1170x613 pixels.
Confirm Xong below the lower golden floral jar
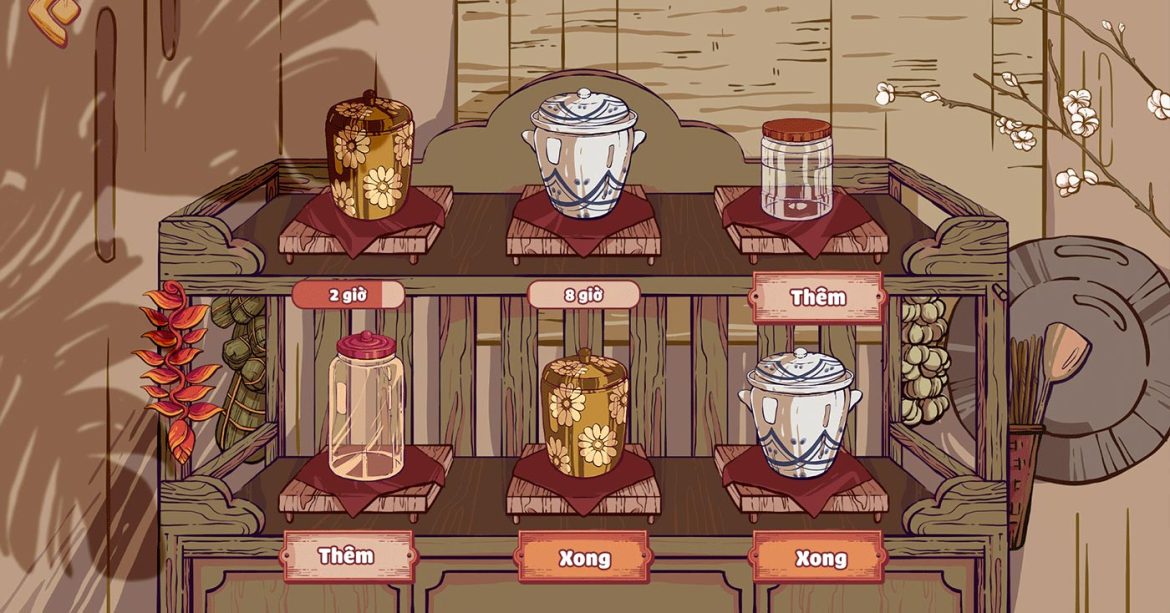tap(583, 557)
